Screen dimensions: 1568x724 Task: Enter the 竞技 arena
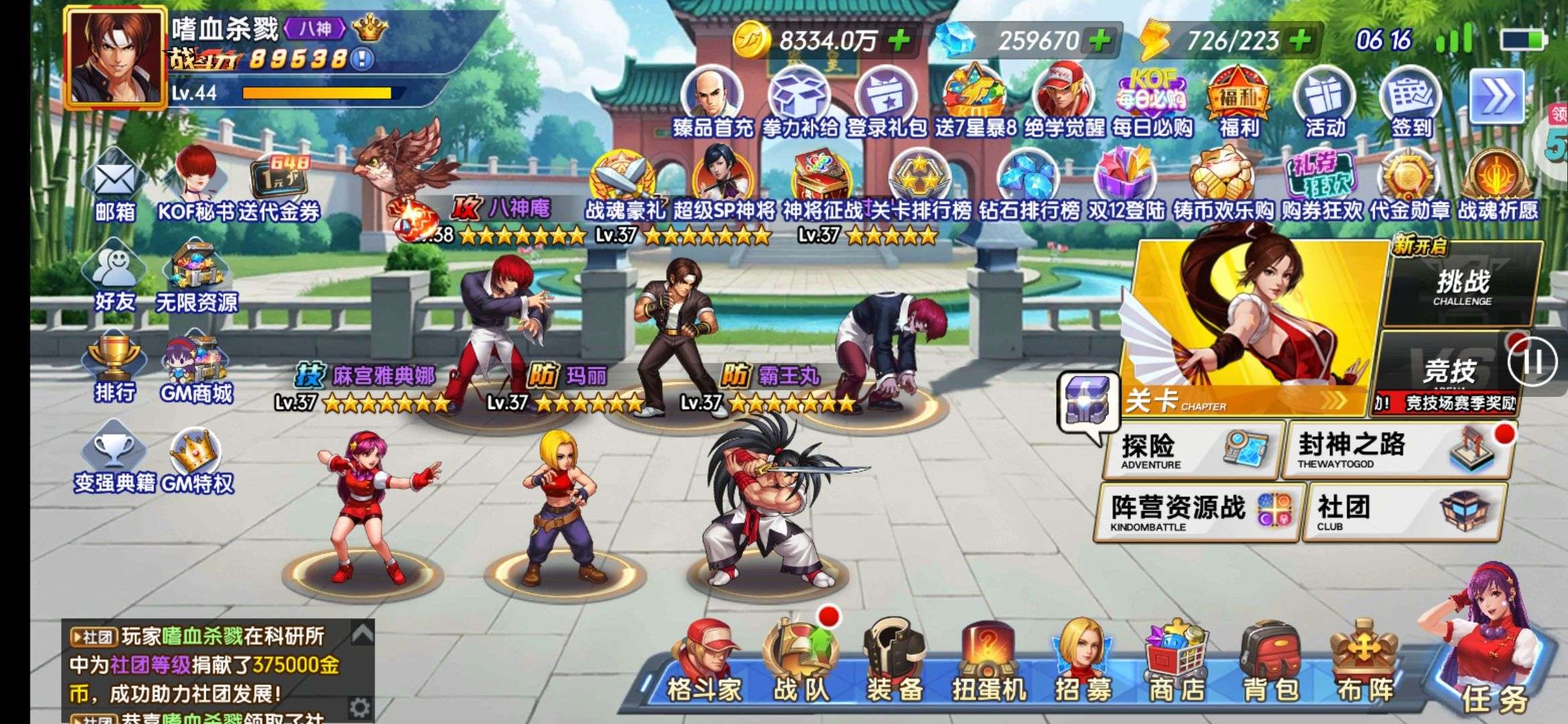click(1447, 372)
